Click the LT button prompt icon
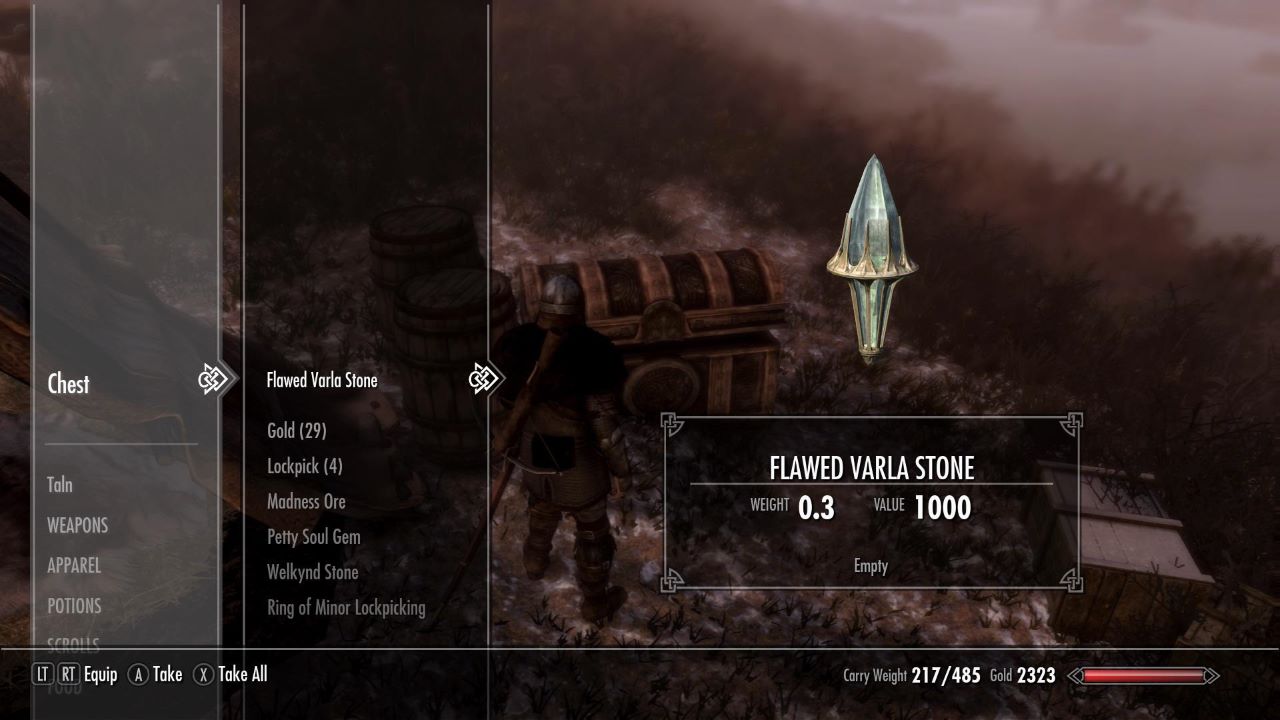 coord(40,675)
